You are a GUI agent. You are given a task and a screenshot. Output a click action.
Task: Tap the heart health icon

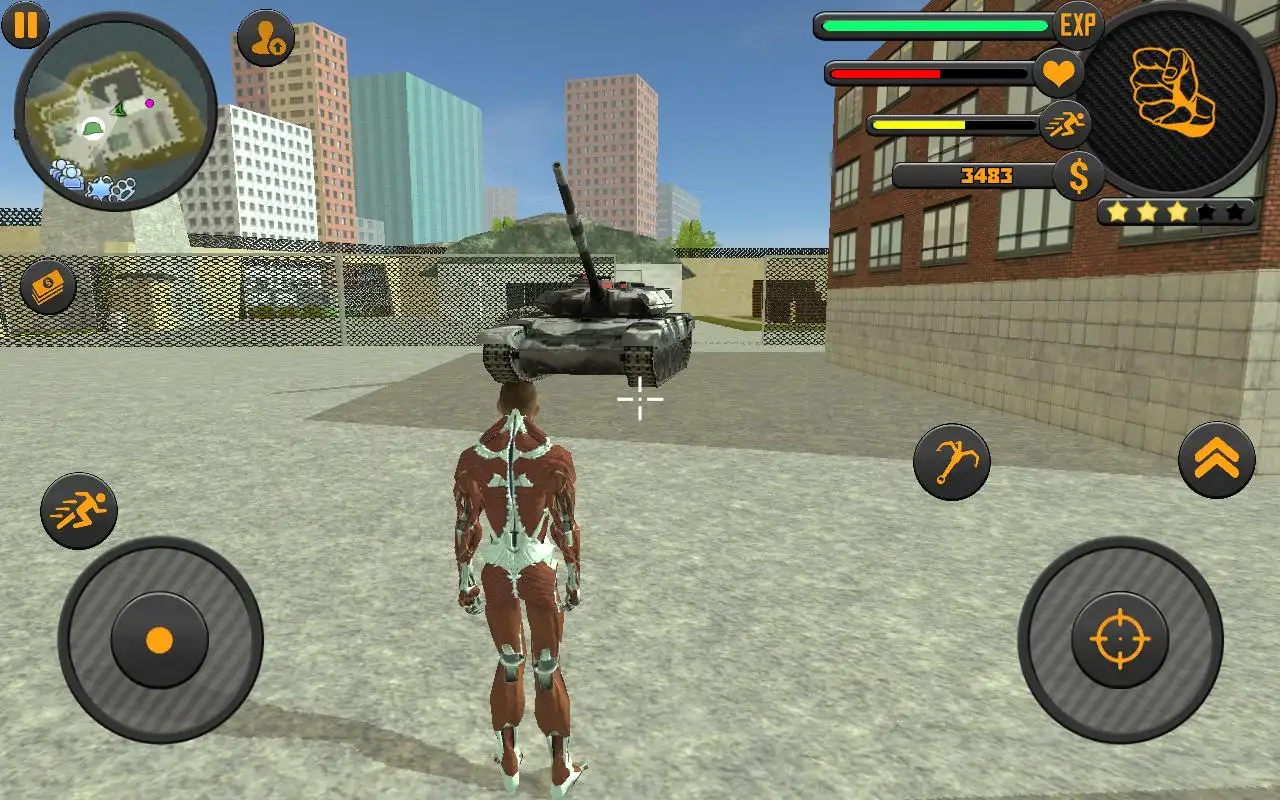(1060, 72)
